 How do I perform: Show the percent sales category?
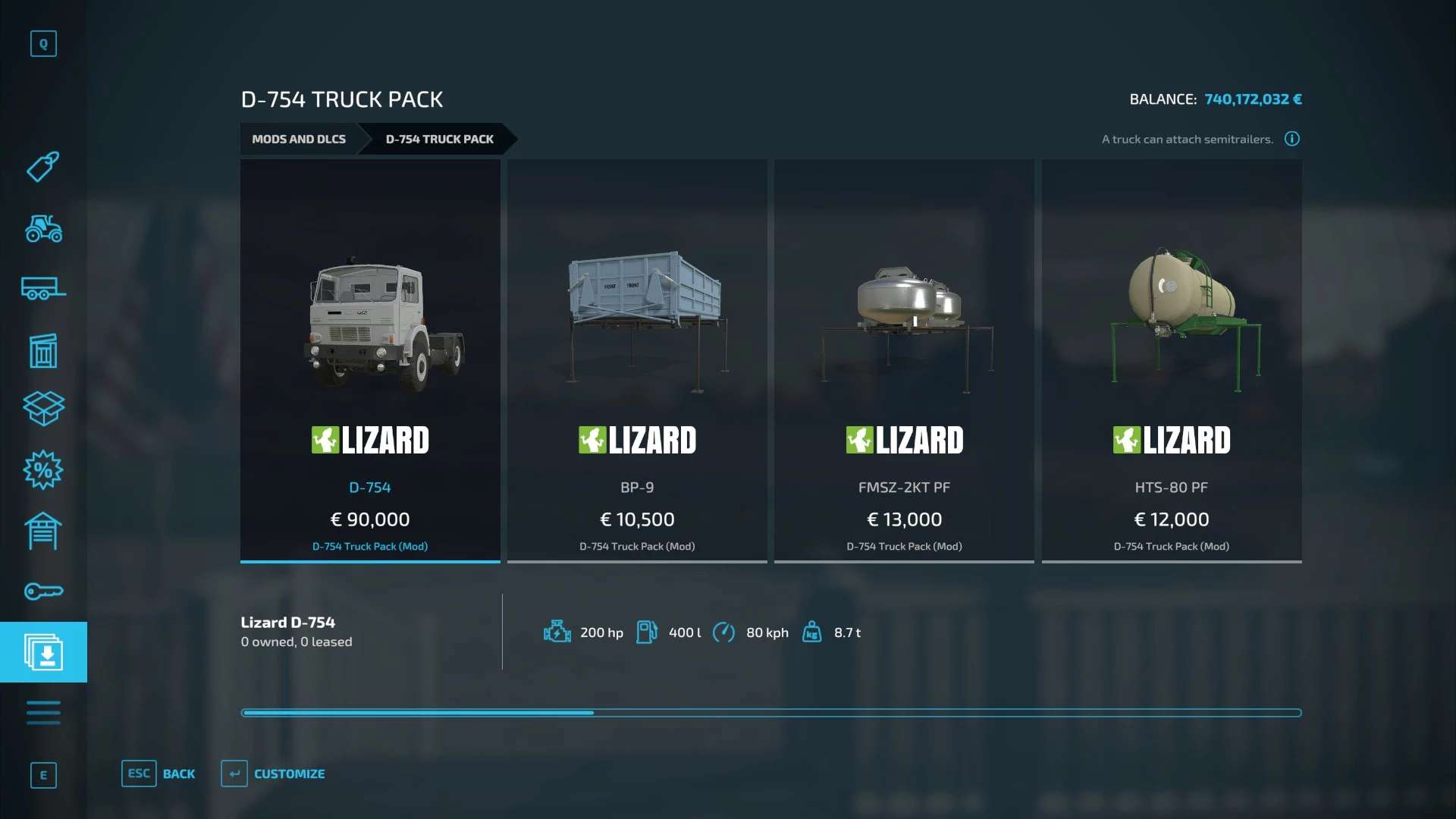[43, 470]
